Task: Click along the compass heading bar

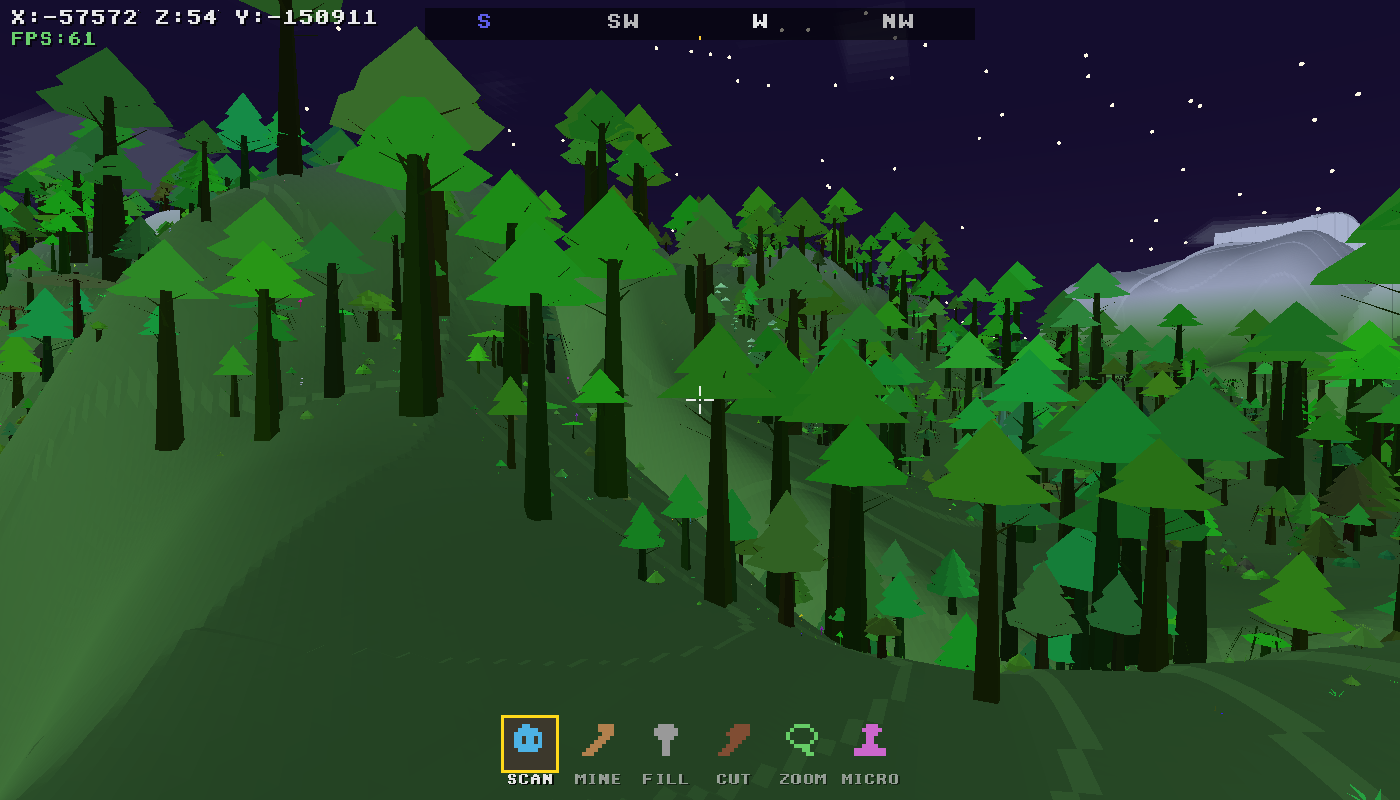Action: [x=700, y=20]
